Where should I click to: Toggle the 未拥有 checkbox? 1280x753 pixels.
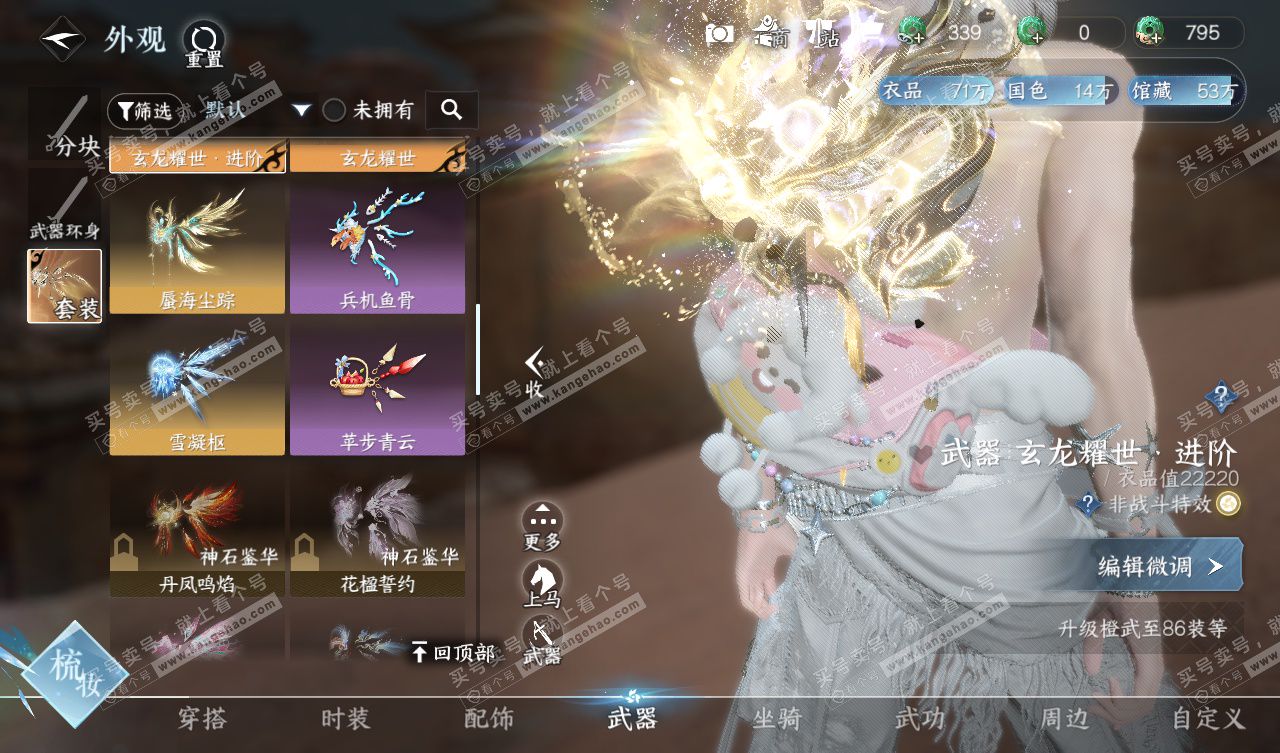tap(334, 110)
